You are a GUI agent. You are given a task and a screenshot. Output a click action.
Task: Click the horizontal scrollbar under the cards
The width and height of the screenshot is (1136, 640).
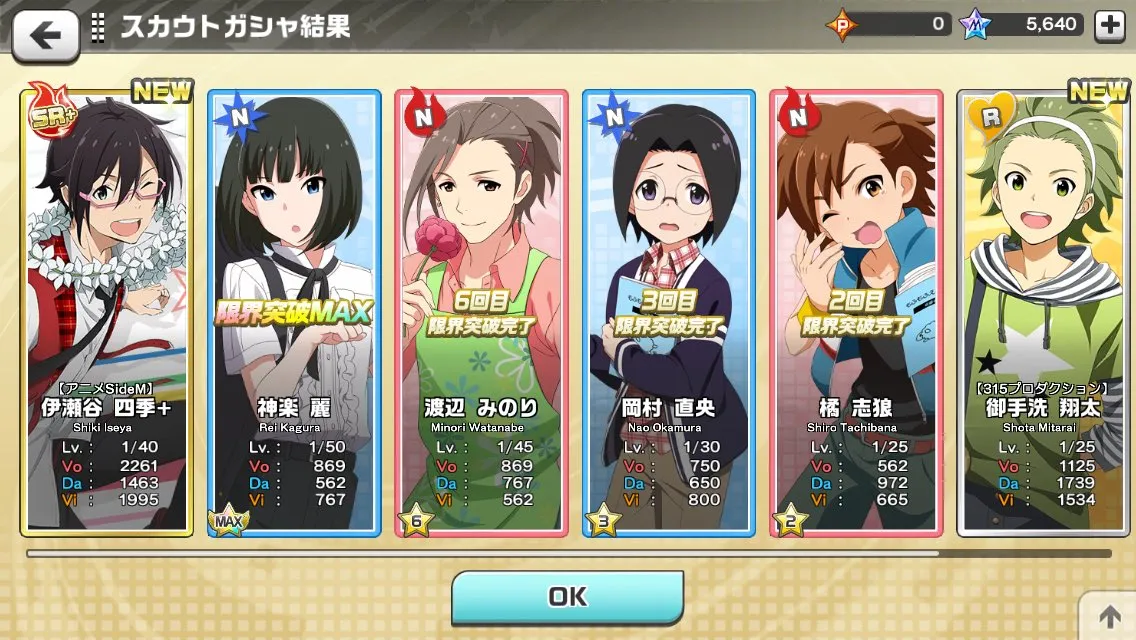[568, 552]
